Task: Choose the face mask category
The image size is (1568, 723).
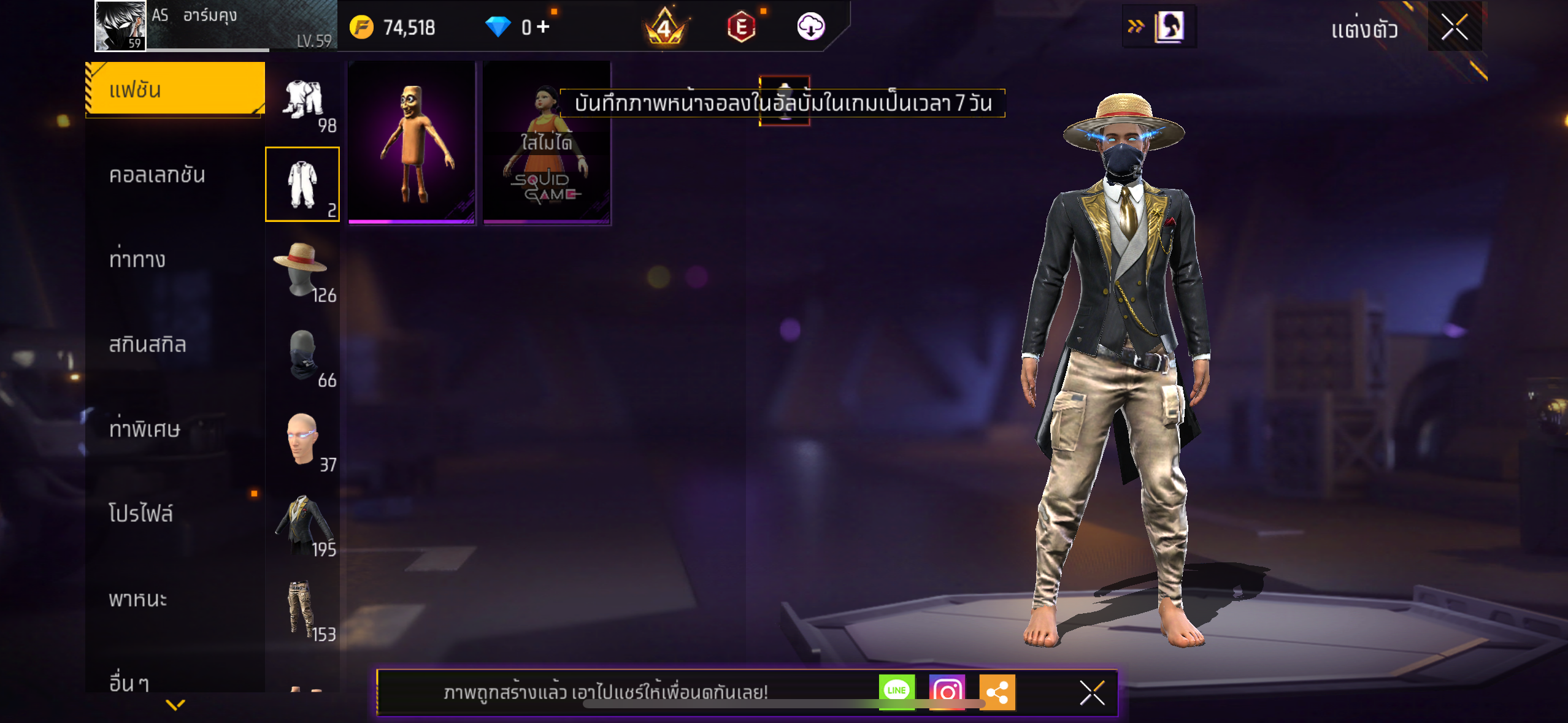Action: click(x=303, y=356)
